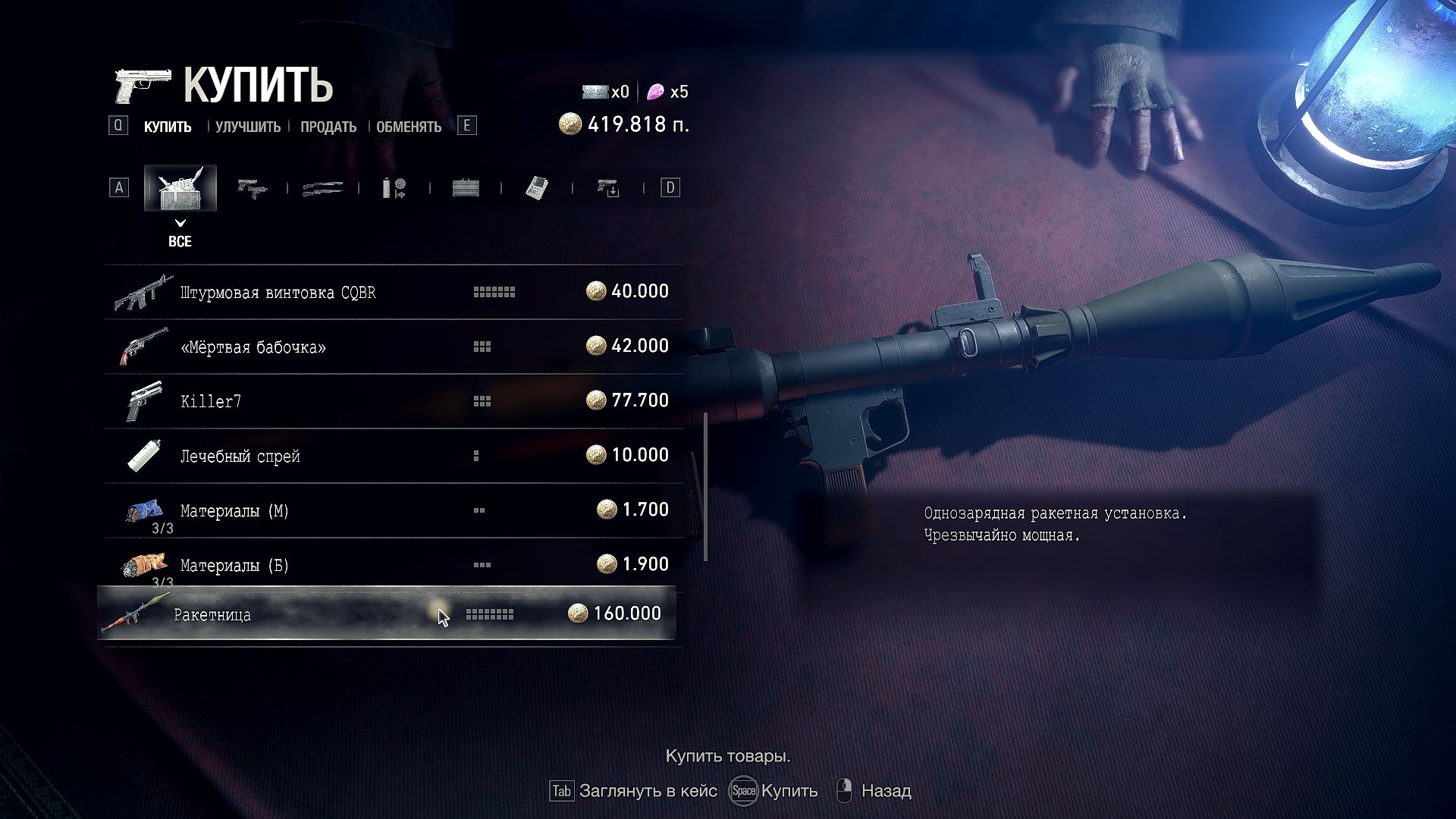The width and height of the screenshot is (1456, 819).
Task: Show all items with the crate category icon
Action: 180,188
